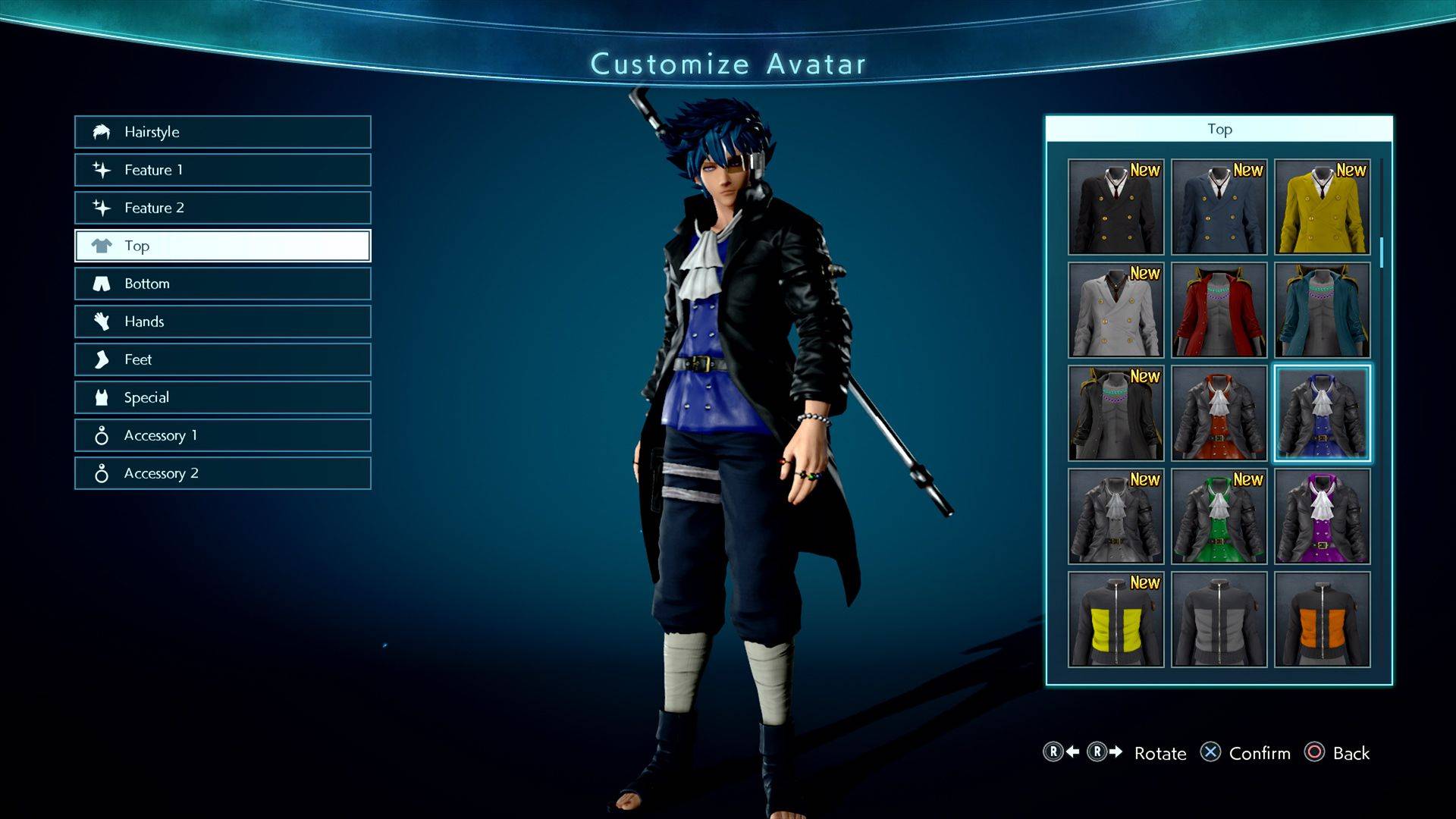Select the white double-breasted suit top

pyautogui.click(x=1116, y=310)
